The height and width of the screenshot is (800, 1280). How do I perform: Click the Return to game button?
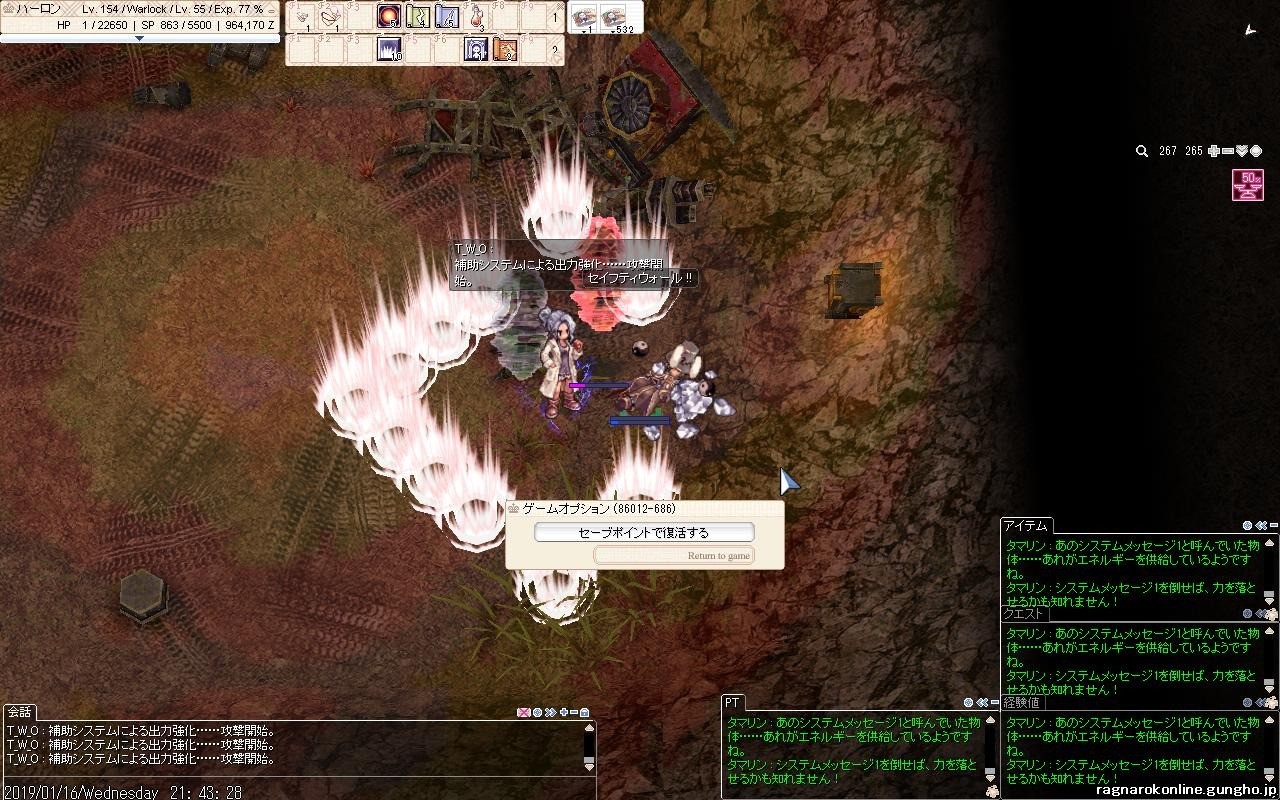tap(674, 556)
